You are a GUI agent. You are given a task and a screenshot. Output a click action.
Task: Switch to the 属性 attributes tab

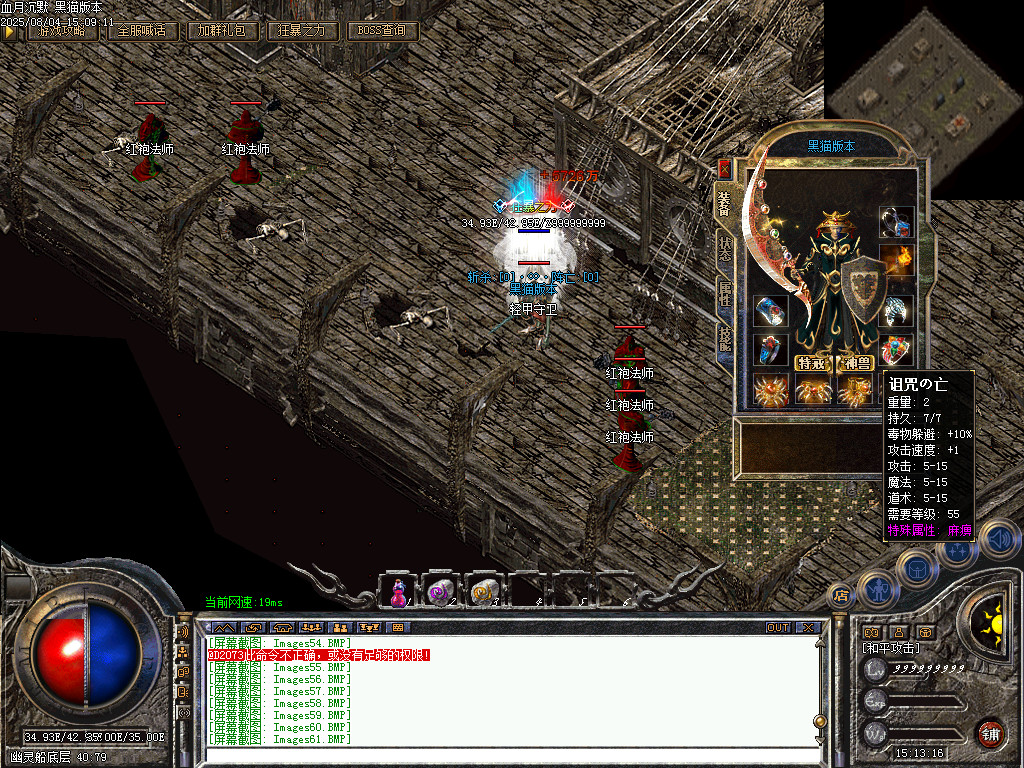click(723, 294)
